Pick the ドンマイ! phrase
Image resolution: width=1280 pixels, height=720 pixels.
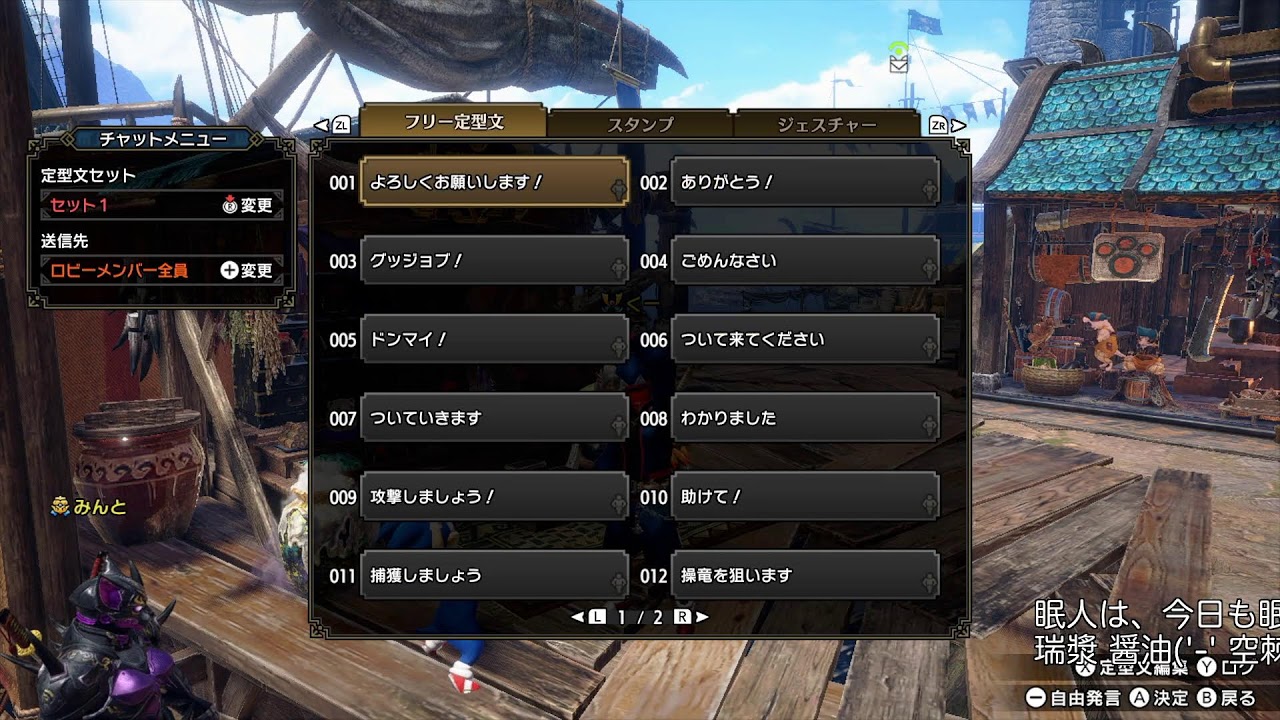click(x=494, y=340)
